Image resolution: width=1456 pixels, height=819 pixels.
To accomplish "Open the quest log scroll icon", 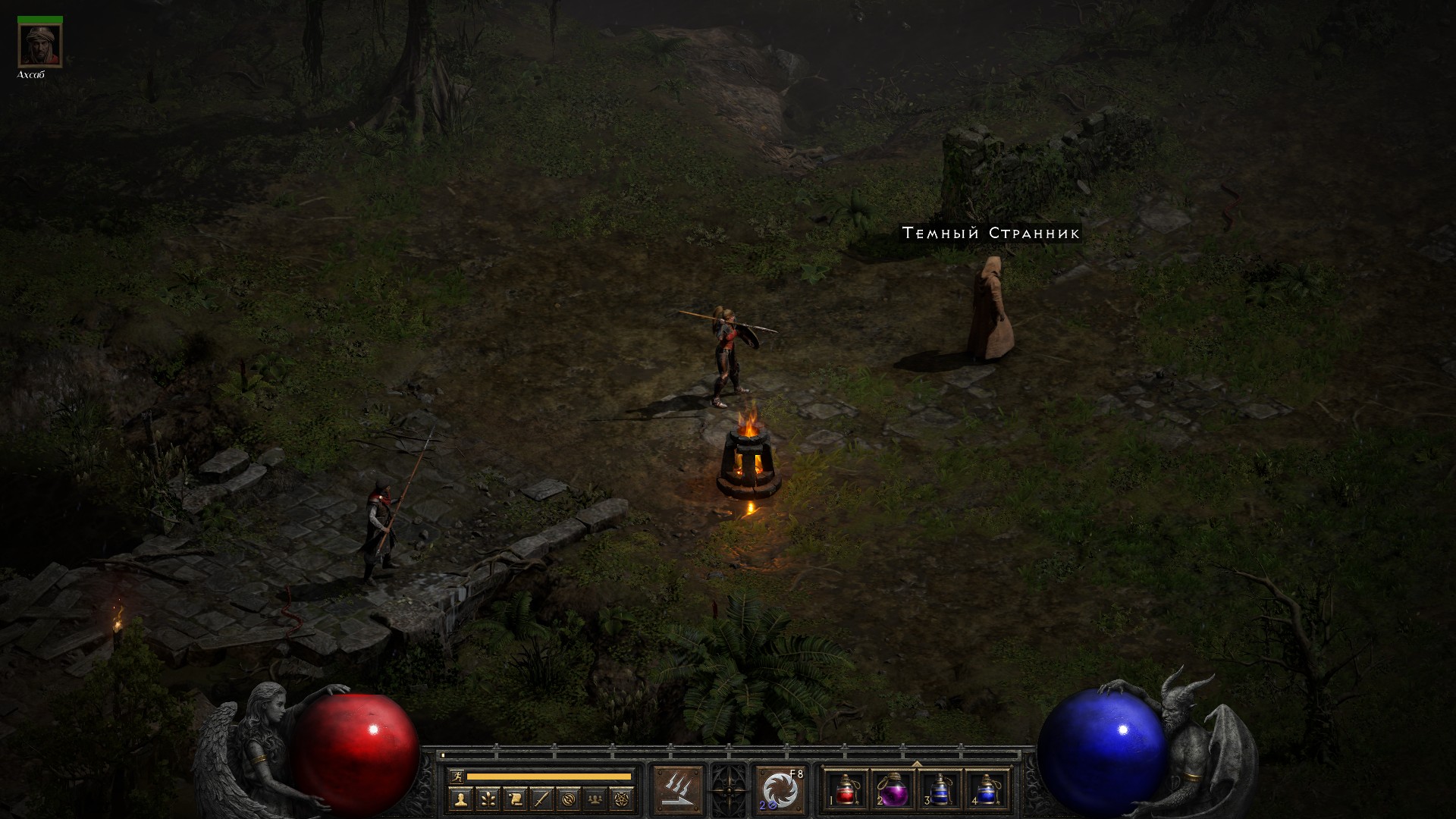I will click(515, 799).
